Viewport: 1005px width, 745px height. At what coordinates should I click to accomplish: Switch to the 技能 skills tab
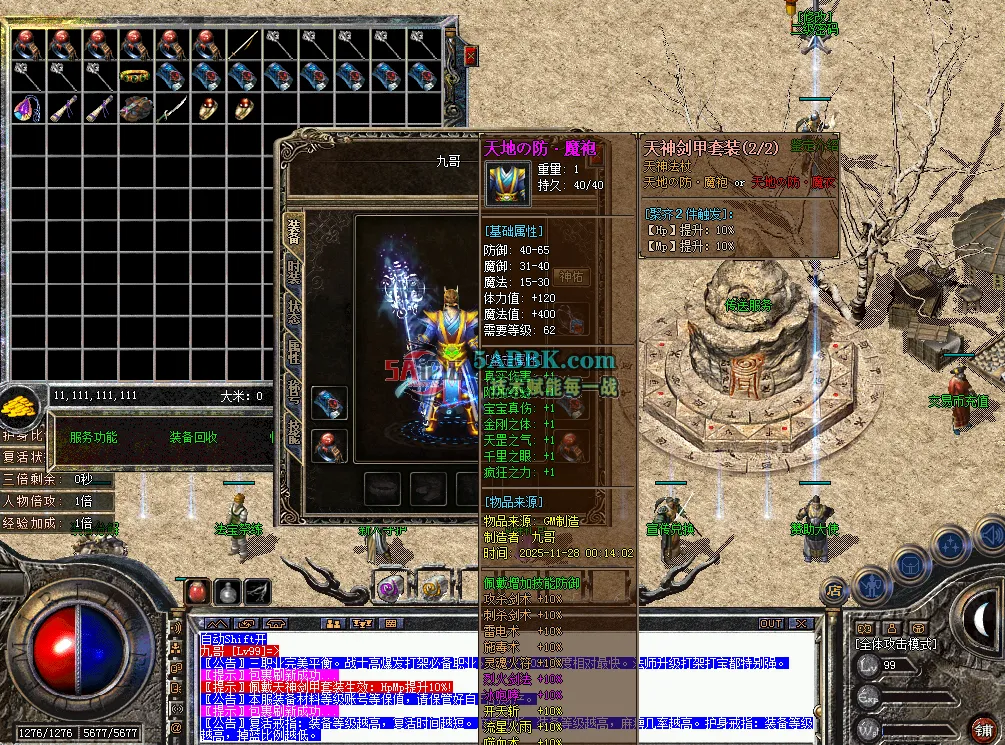pyautogui.click(x=293, y=431)
